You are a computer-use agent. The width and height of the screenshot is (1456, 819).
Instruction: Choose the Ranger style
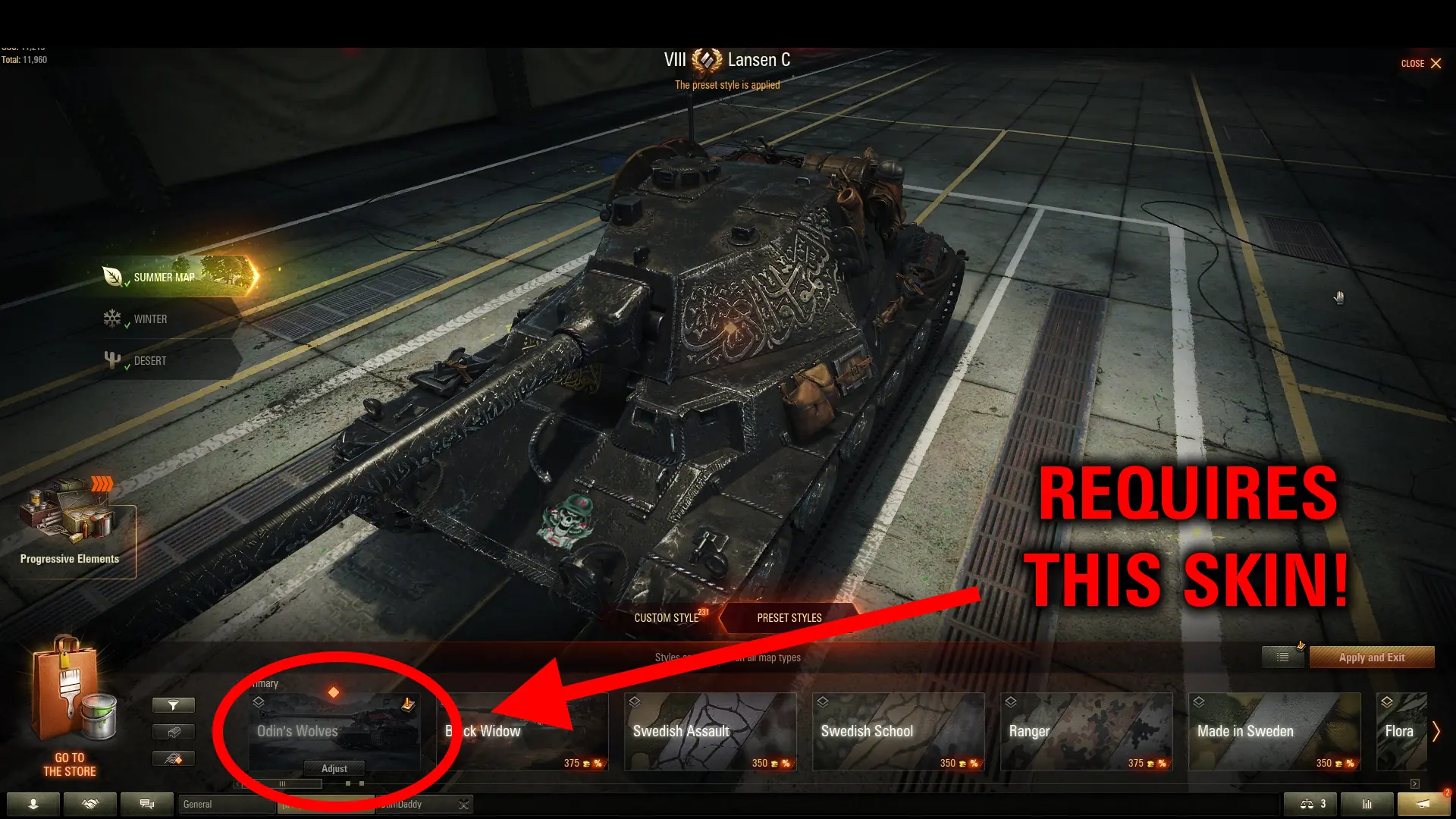1086,731
